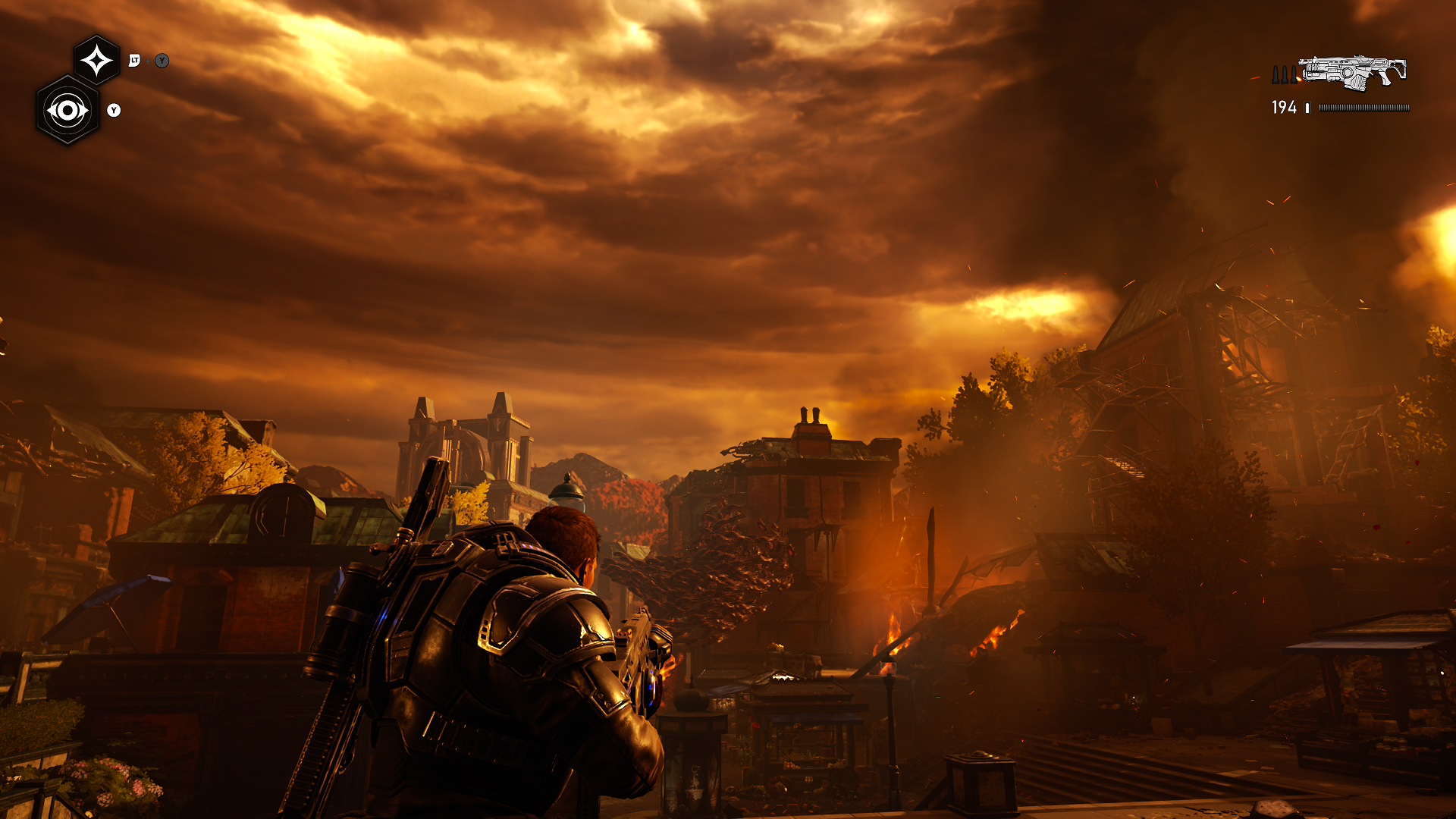1456x819 pixels.
Task: Click the magazine indicator beside ammo count
Action: click(x=1307, y=108)
